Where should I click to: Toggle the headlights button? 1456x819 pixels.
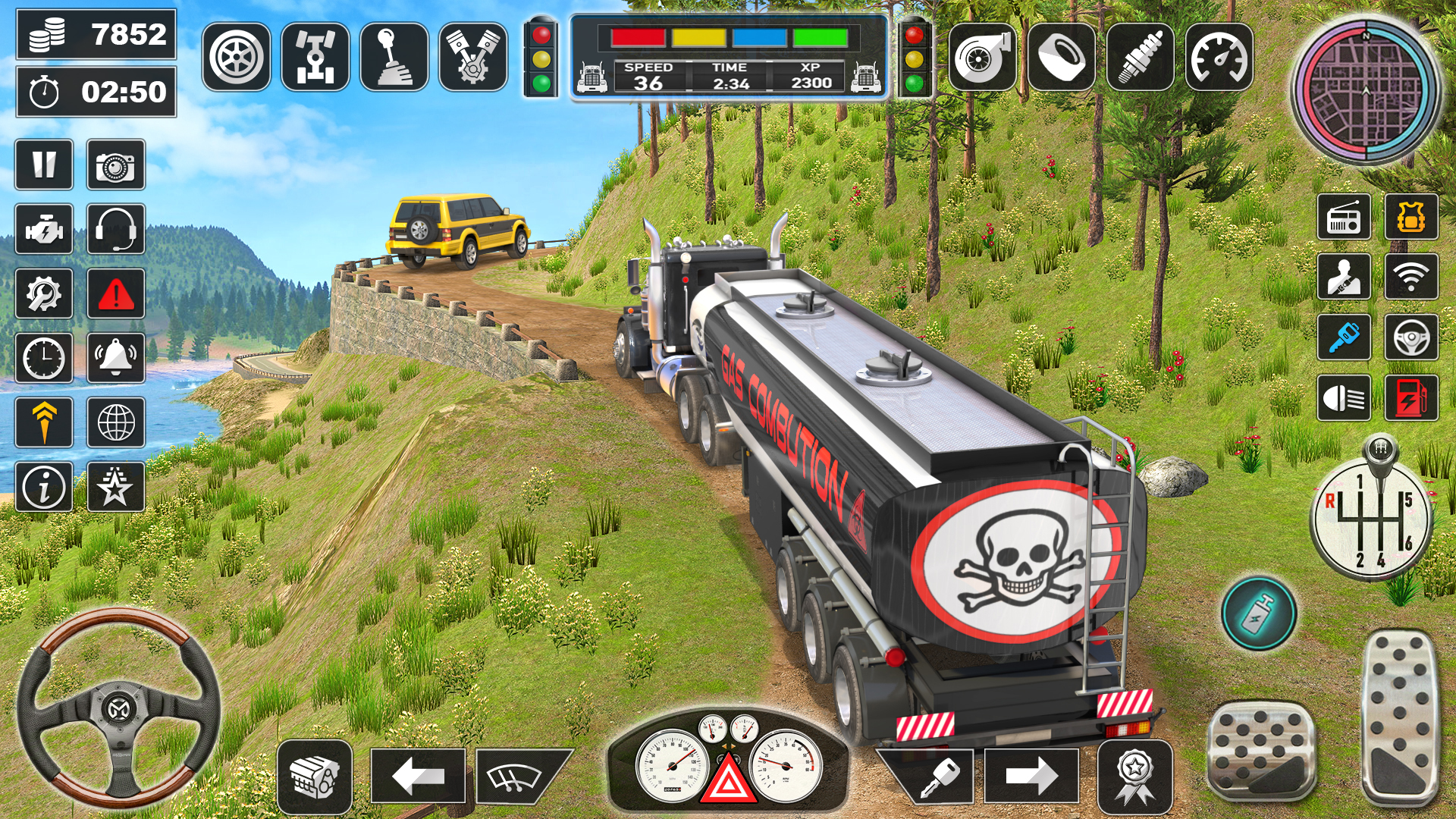pos(1344,397)
